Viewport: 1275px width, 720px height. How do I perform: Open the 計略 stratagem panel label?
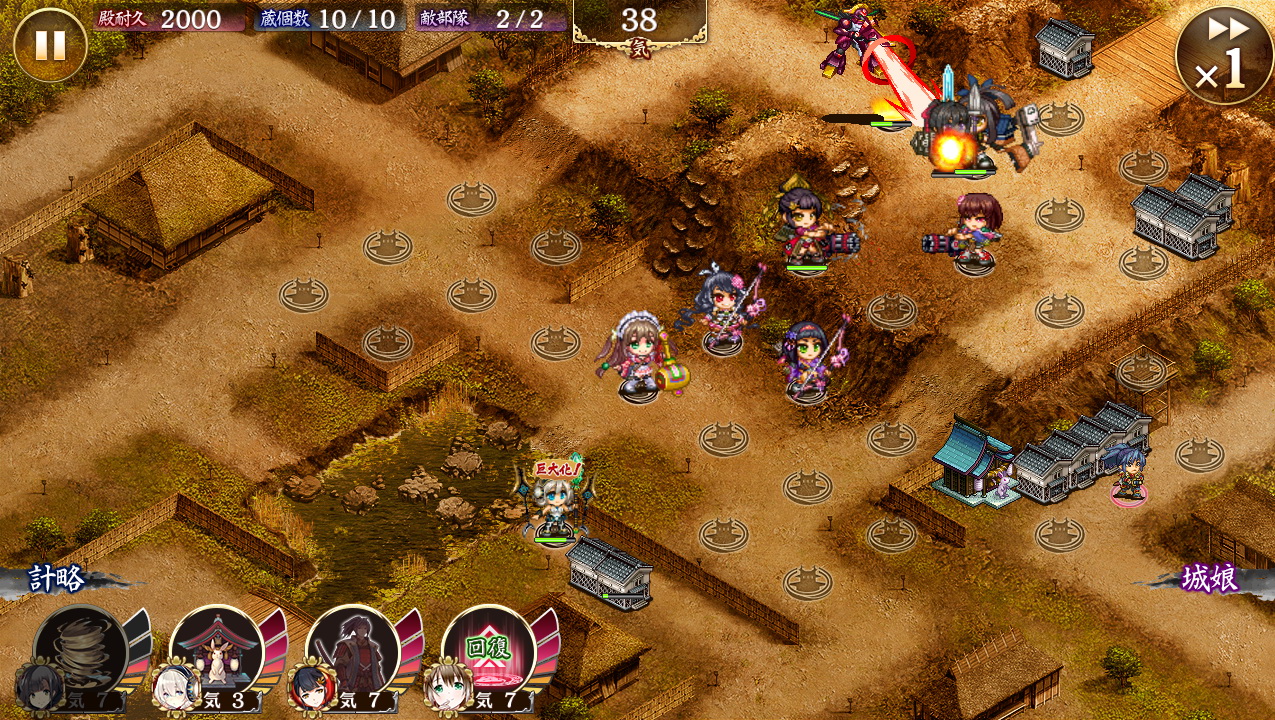click(x=58, y=579)
